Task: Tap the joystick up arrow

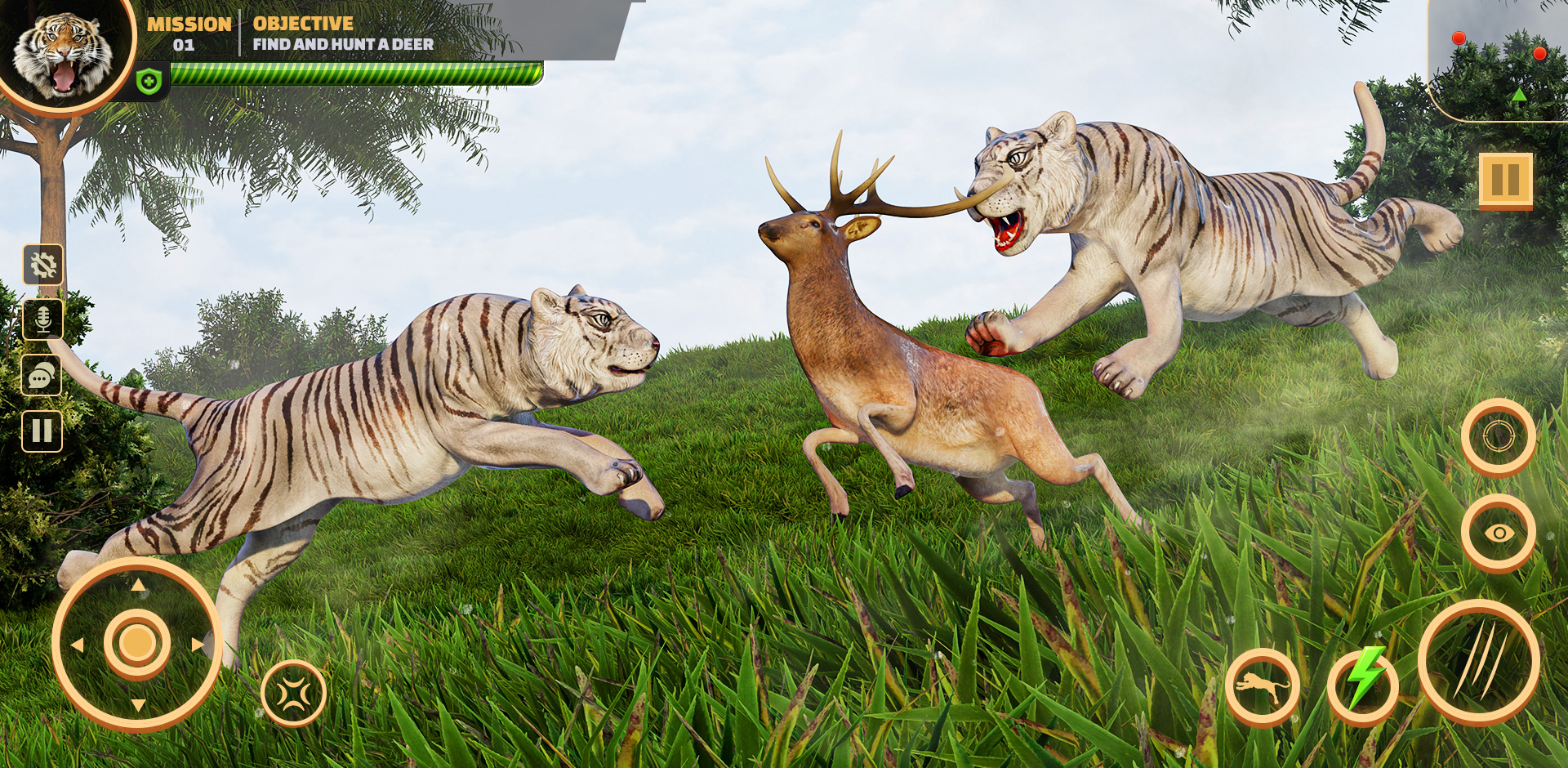Action: click(138, 585)
